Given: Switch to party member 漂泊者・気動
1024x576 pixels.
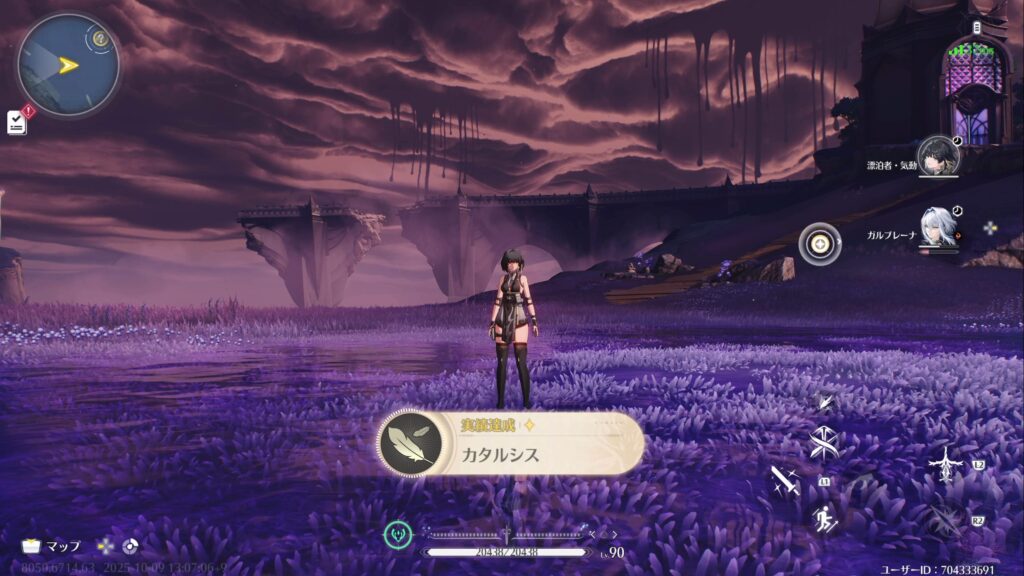Looking at the screenshot, I should tap(937, 156).
